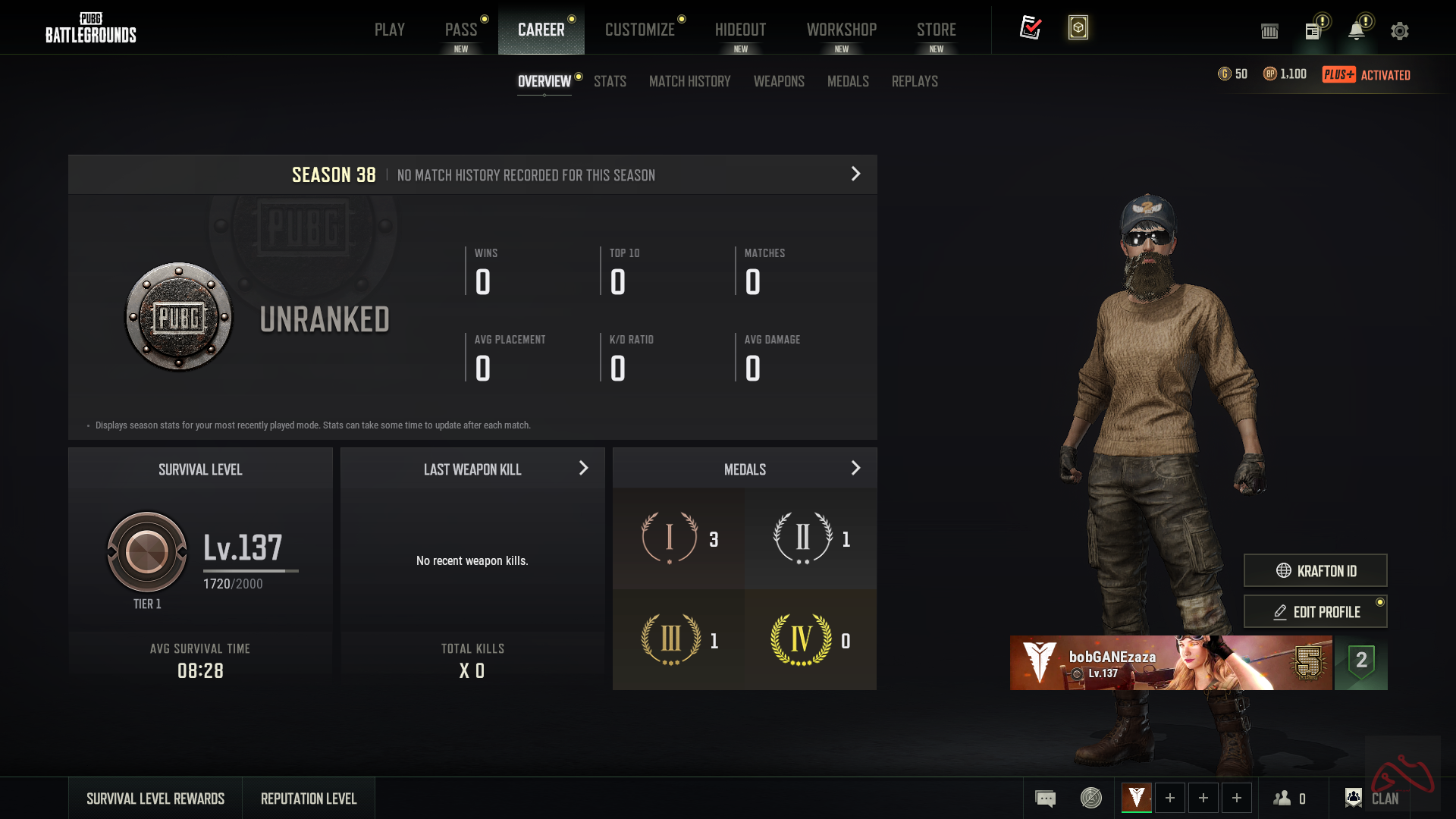1456x819 pixels.
Task: Click the Edit Profile button
Action: coord(1315,611)
